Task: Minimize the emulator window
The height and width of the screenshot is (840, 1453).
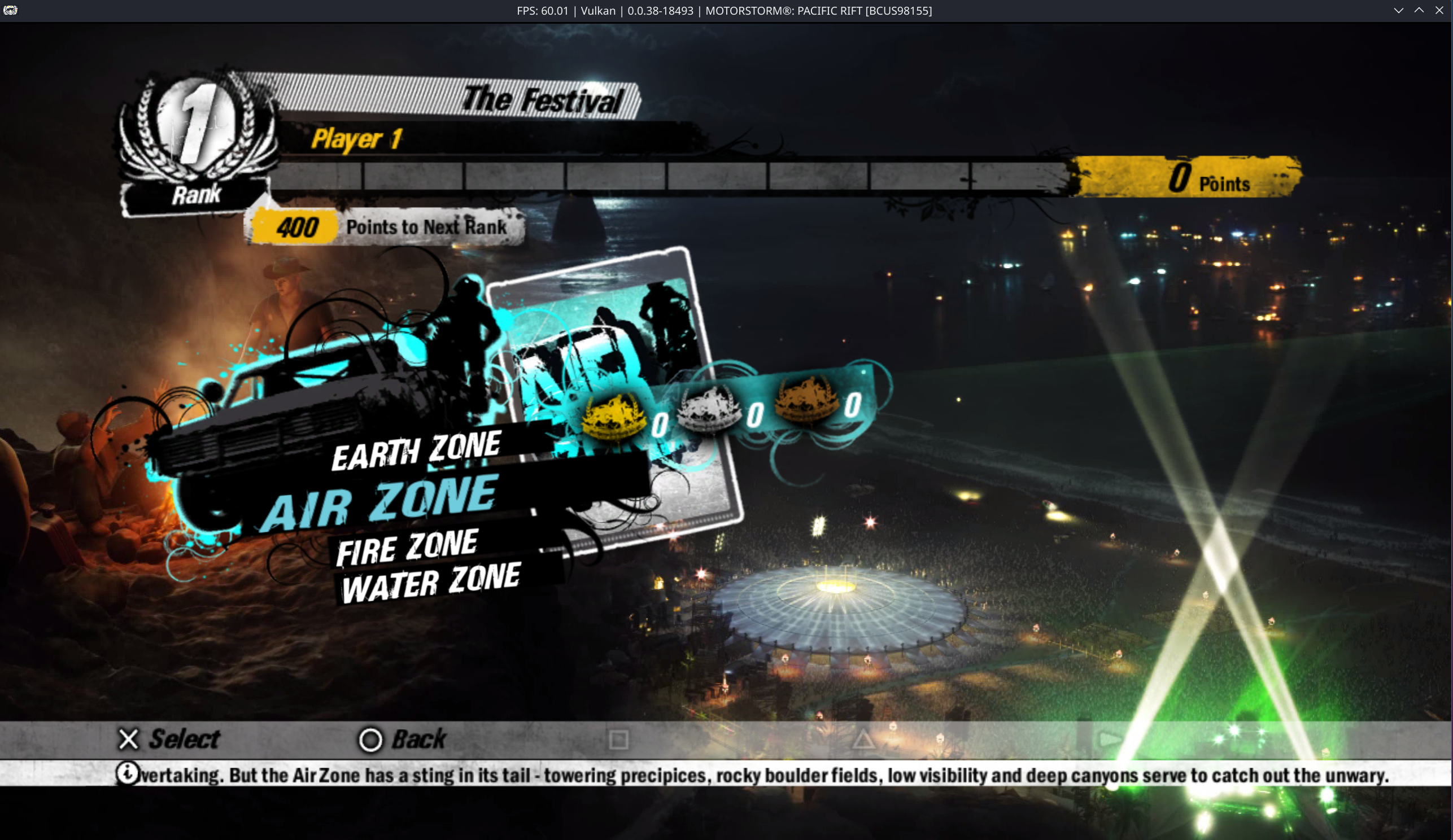Action: click(x=1399, y=10)
